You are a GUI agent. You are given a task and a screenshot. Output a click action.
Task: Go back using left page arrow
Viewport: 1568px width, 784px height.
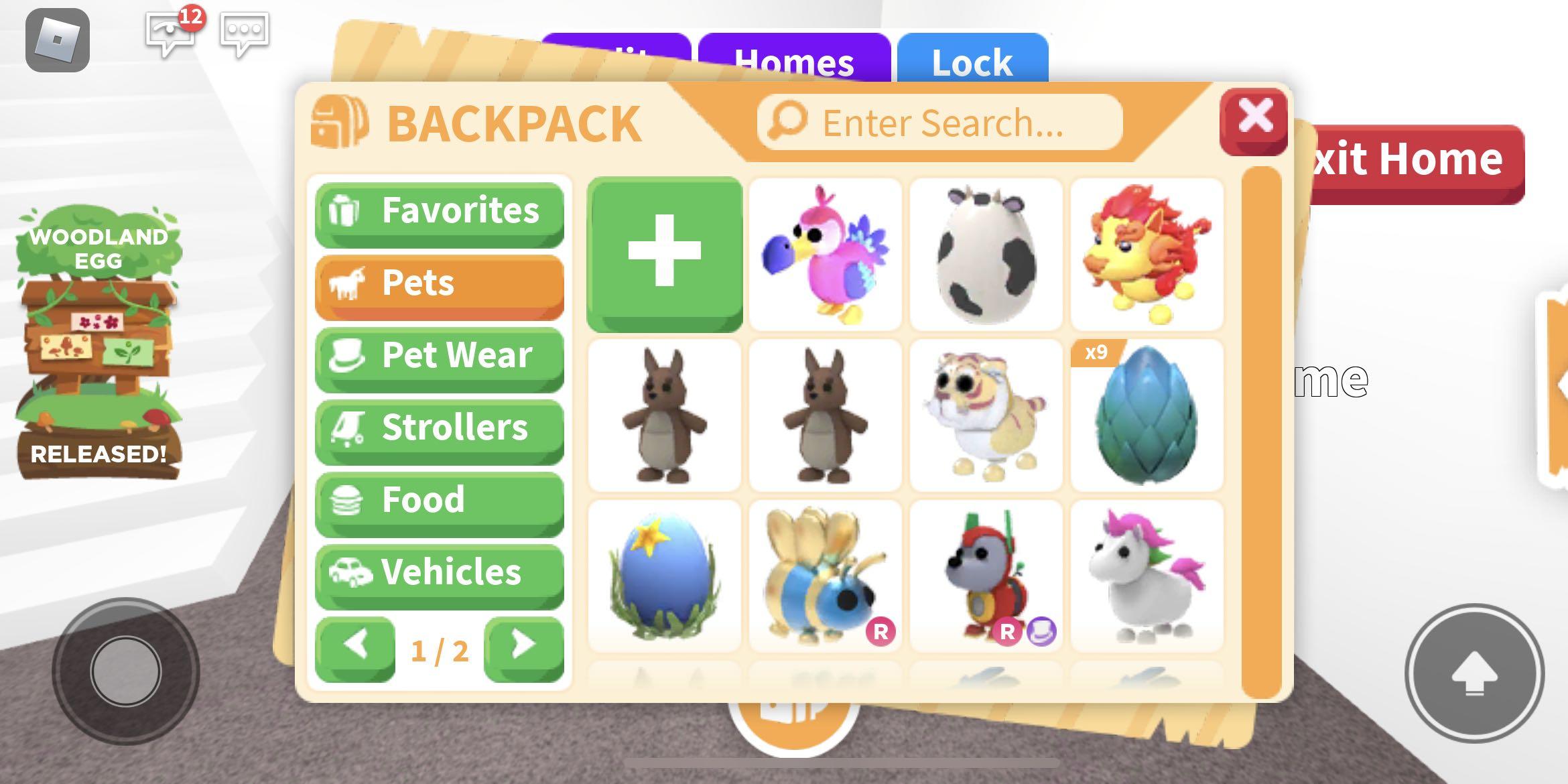pyautogui.click(x=356, y=645)
